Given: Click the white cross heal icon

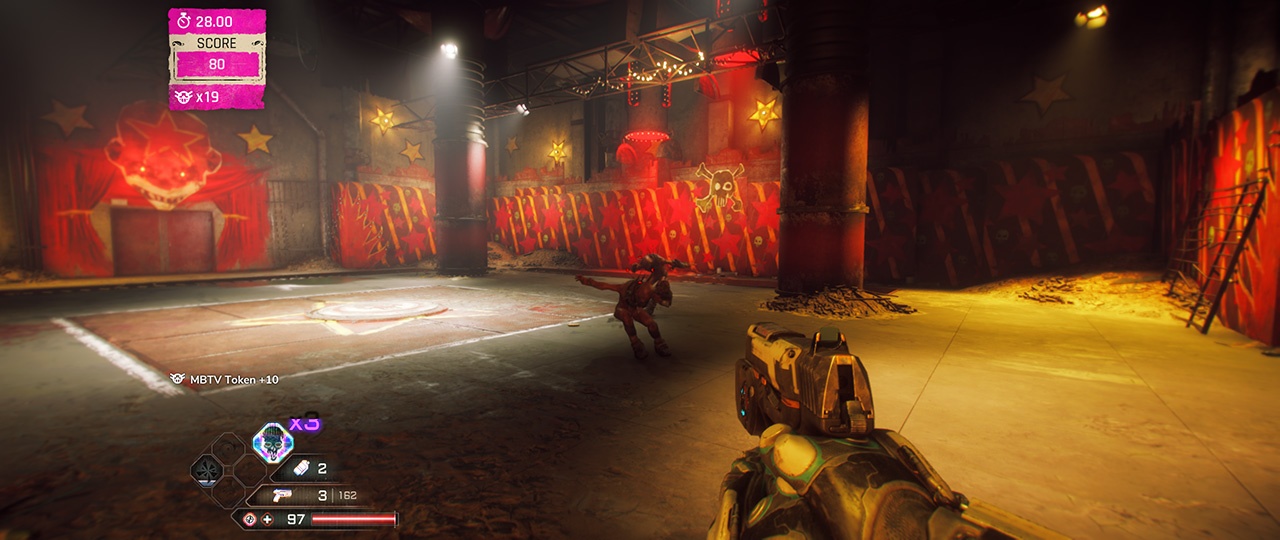Looking at the screenshot, I should click(267, 519).
